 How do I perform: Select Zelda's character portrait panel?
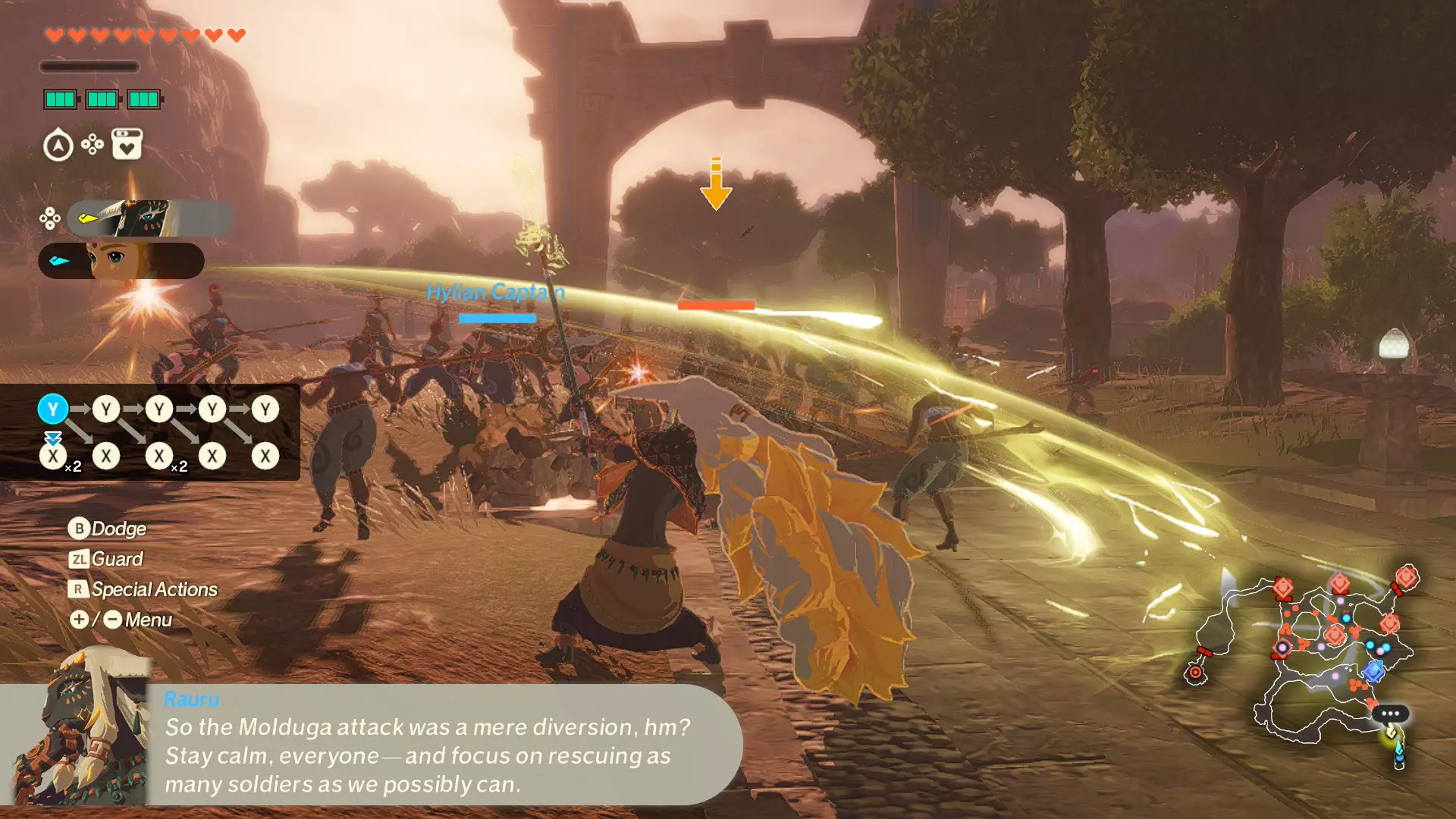(121, 261)
